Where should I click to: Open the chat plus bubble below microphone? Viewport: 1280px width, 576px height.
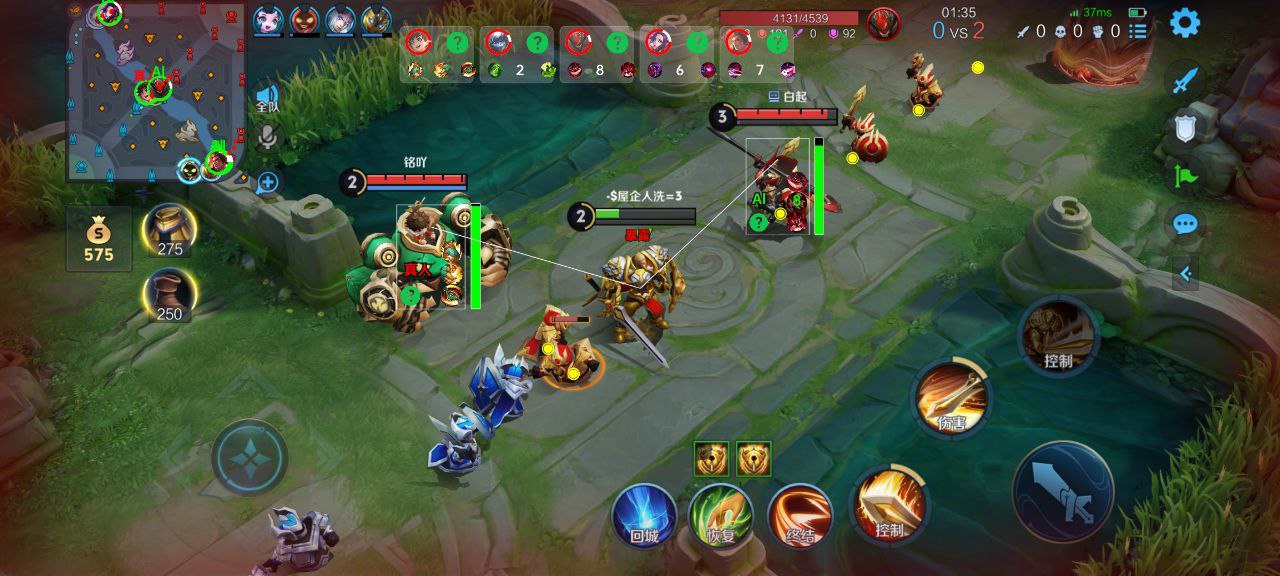tap(267, 182)
